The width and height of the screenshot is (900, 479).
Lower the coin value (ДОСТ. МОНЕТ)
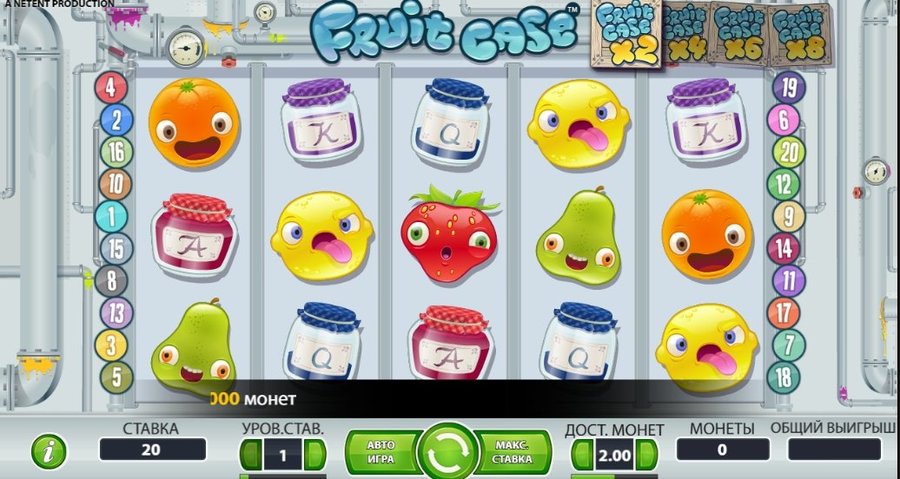581,455
